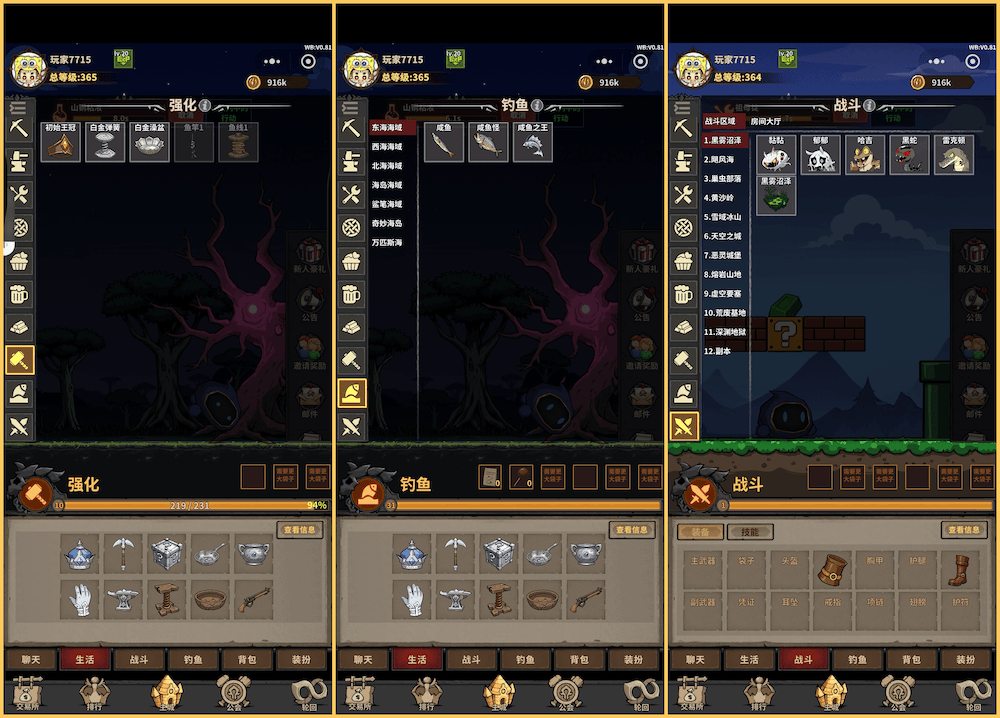Viewport: 1000px width, 718px height.
Task: Select the 咸鱼之王 fish tile
Action: pyautogui.click(x=533, y=142)
